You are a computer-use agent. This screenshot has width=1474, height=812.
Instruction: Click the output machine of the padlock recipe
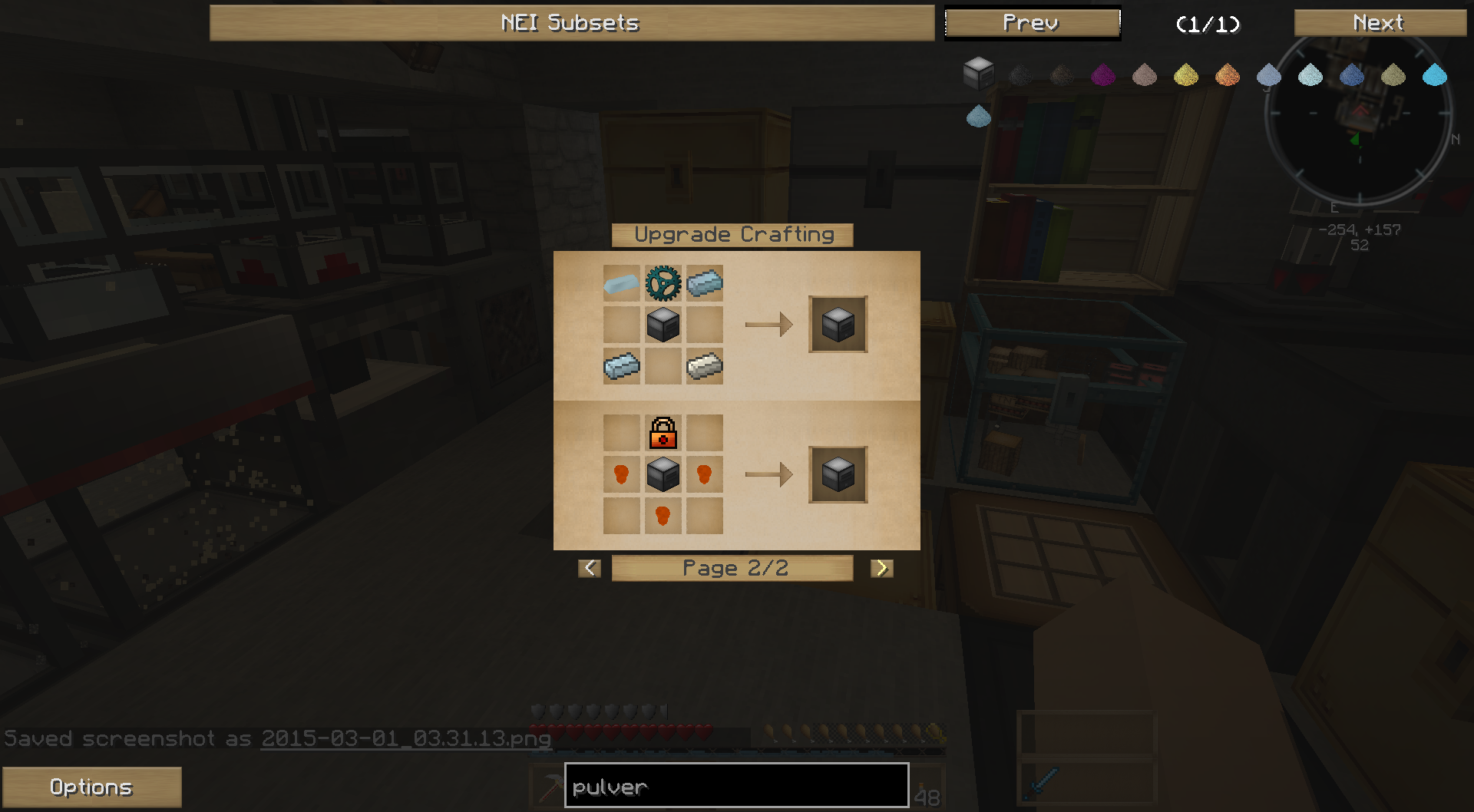(x=838, y=474)
